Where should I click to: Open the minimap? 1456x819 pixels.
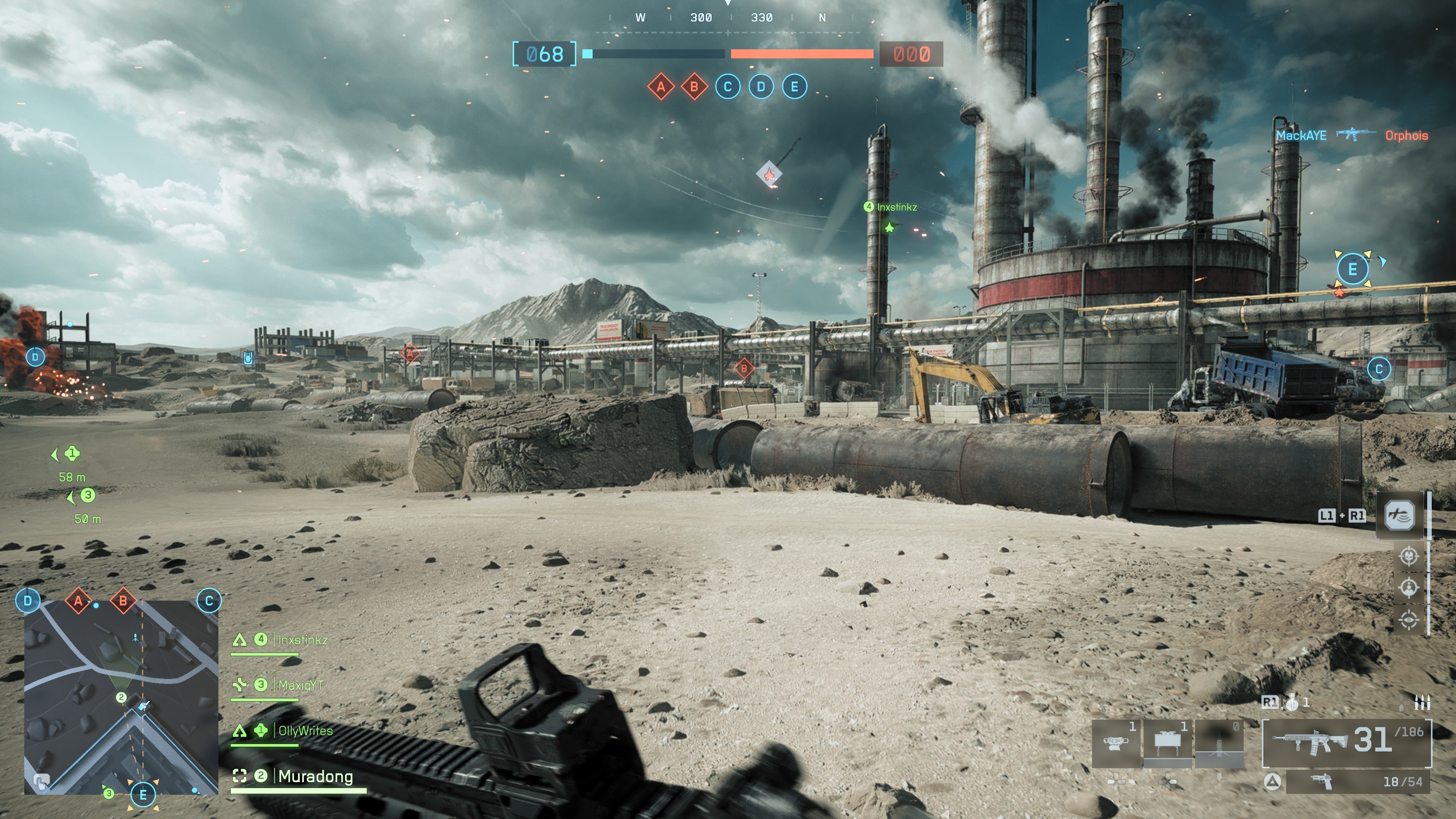point(121,697)
